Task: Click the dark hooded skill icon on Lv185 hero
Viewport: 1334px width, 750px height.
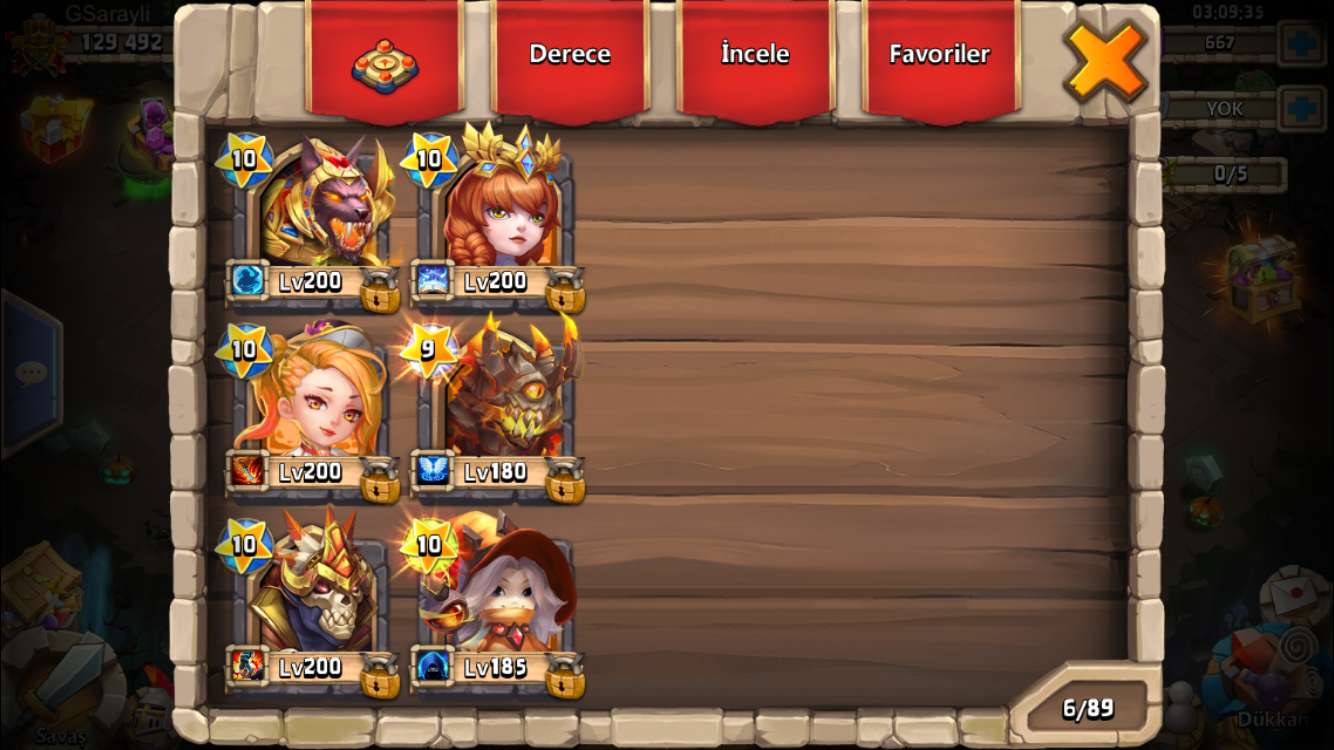Action: click(433, 666)
